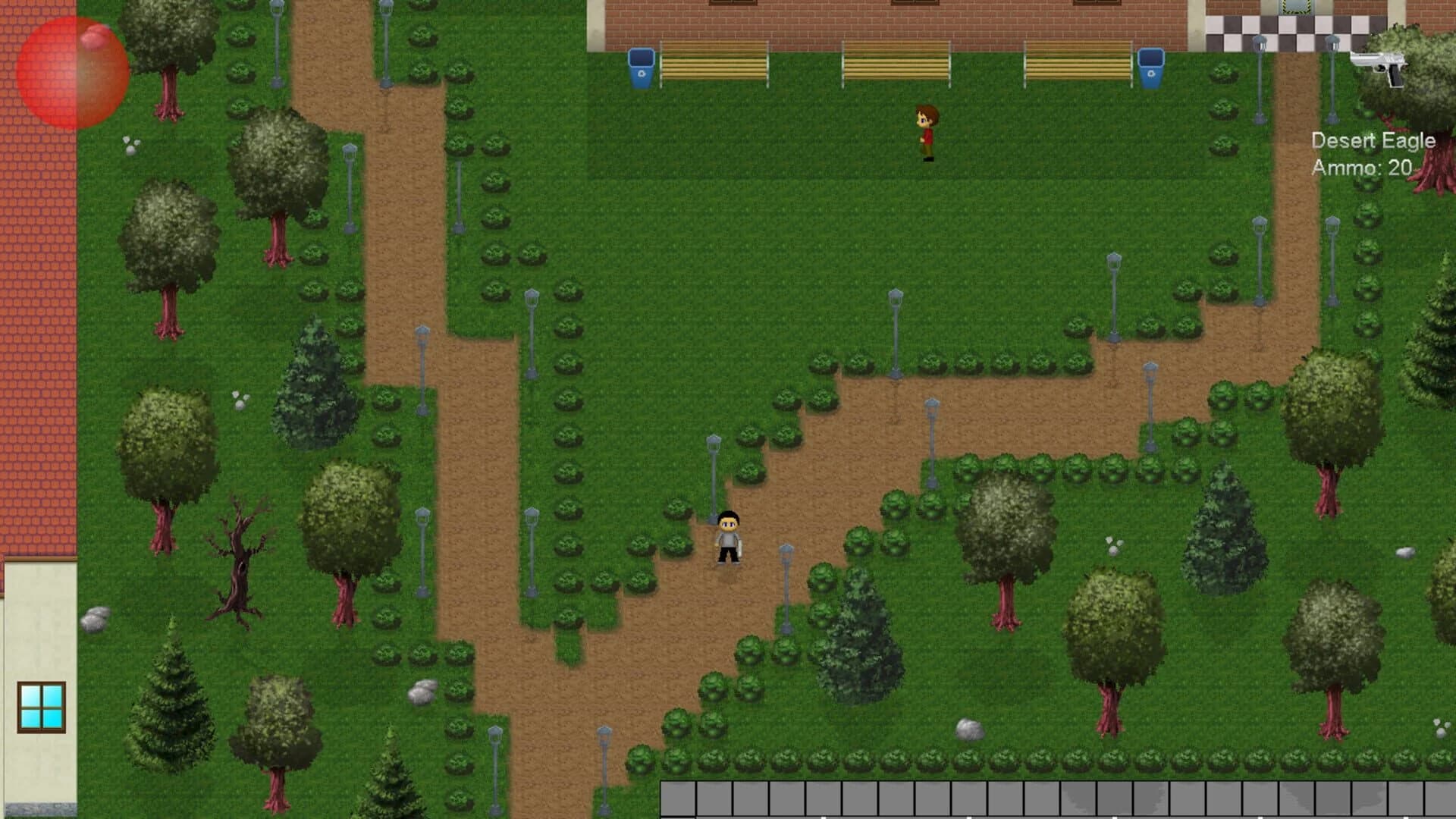Click the left blue recycling bin beside the benches
This screenshot has height=819, width=1456.
tap(641, 68)
